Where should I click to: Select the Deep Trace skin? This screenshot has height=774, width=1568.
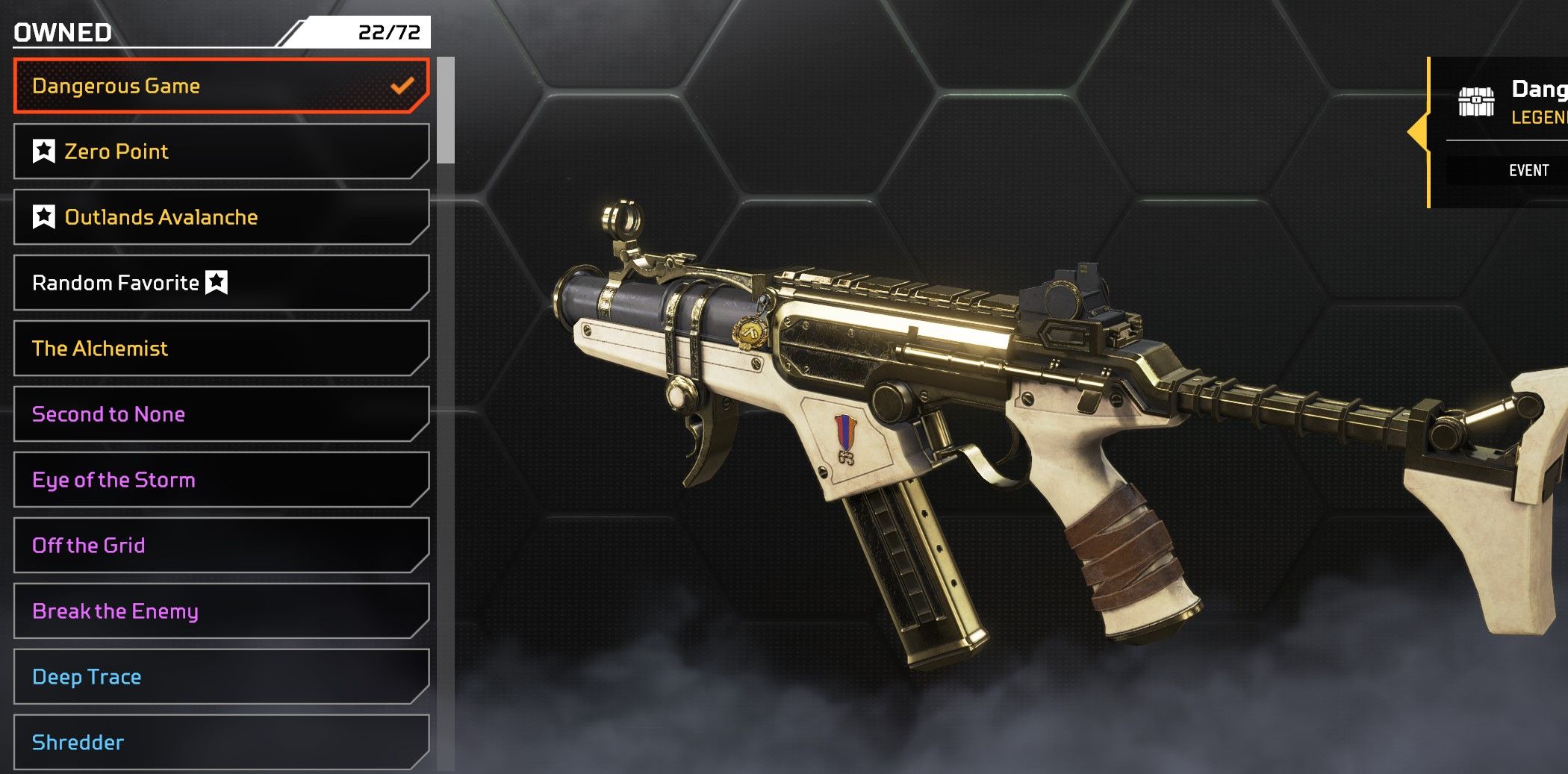click(x=221, y=677)
